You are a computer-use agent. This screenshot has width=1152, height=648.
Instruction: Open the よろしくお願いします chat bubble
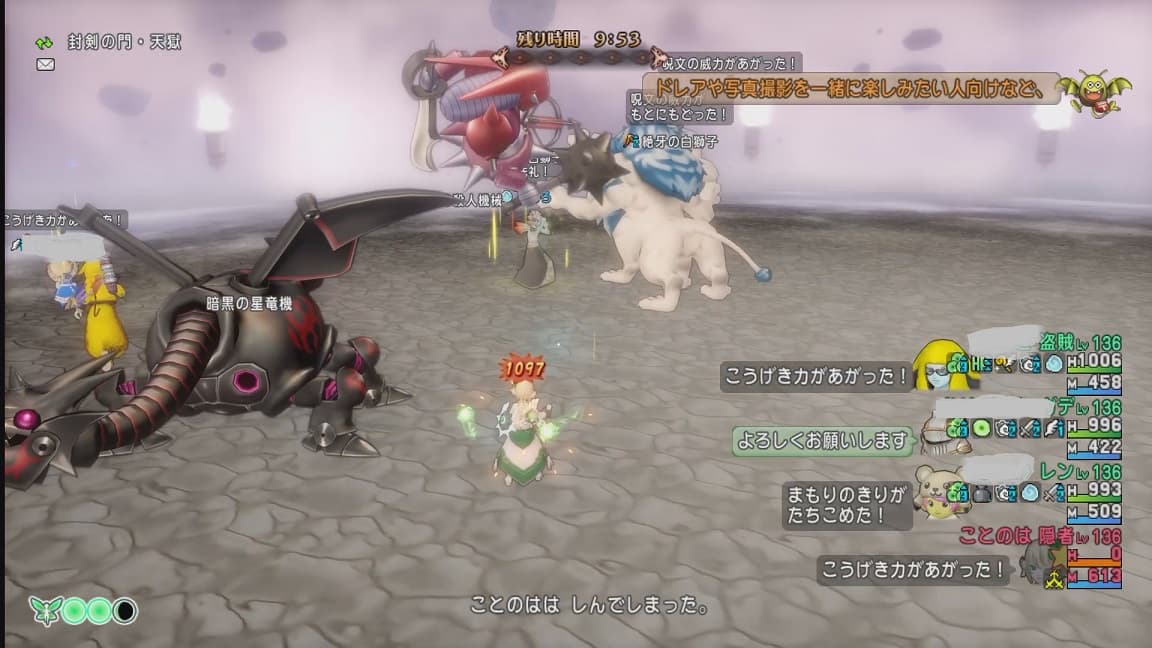[824, 440]
